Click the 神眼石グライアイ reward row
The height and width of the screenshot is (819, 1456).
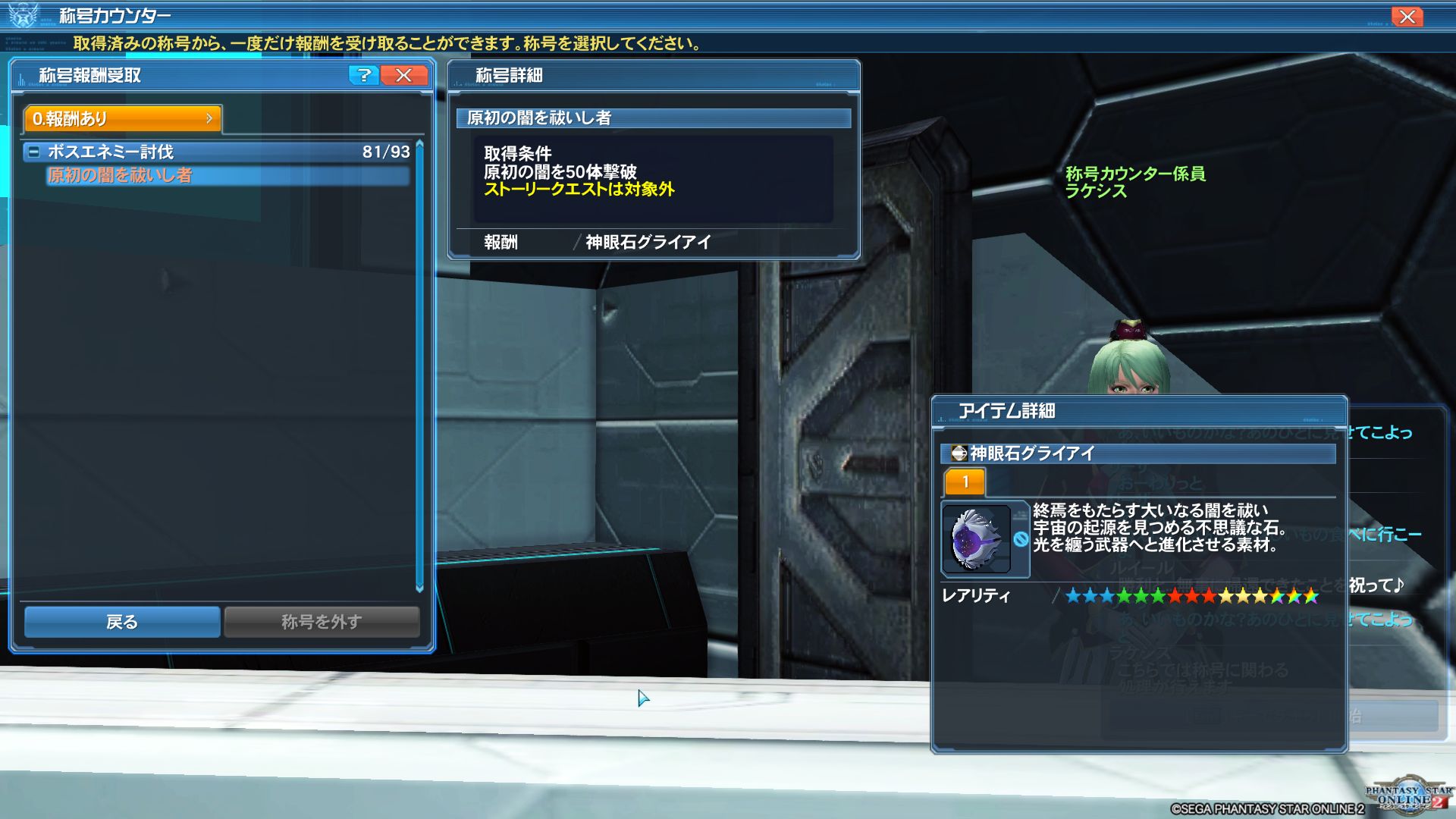(x=648, y=242)
